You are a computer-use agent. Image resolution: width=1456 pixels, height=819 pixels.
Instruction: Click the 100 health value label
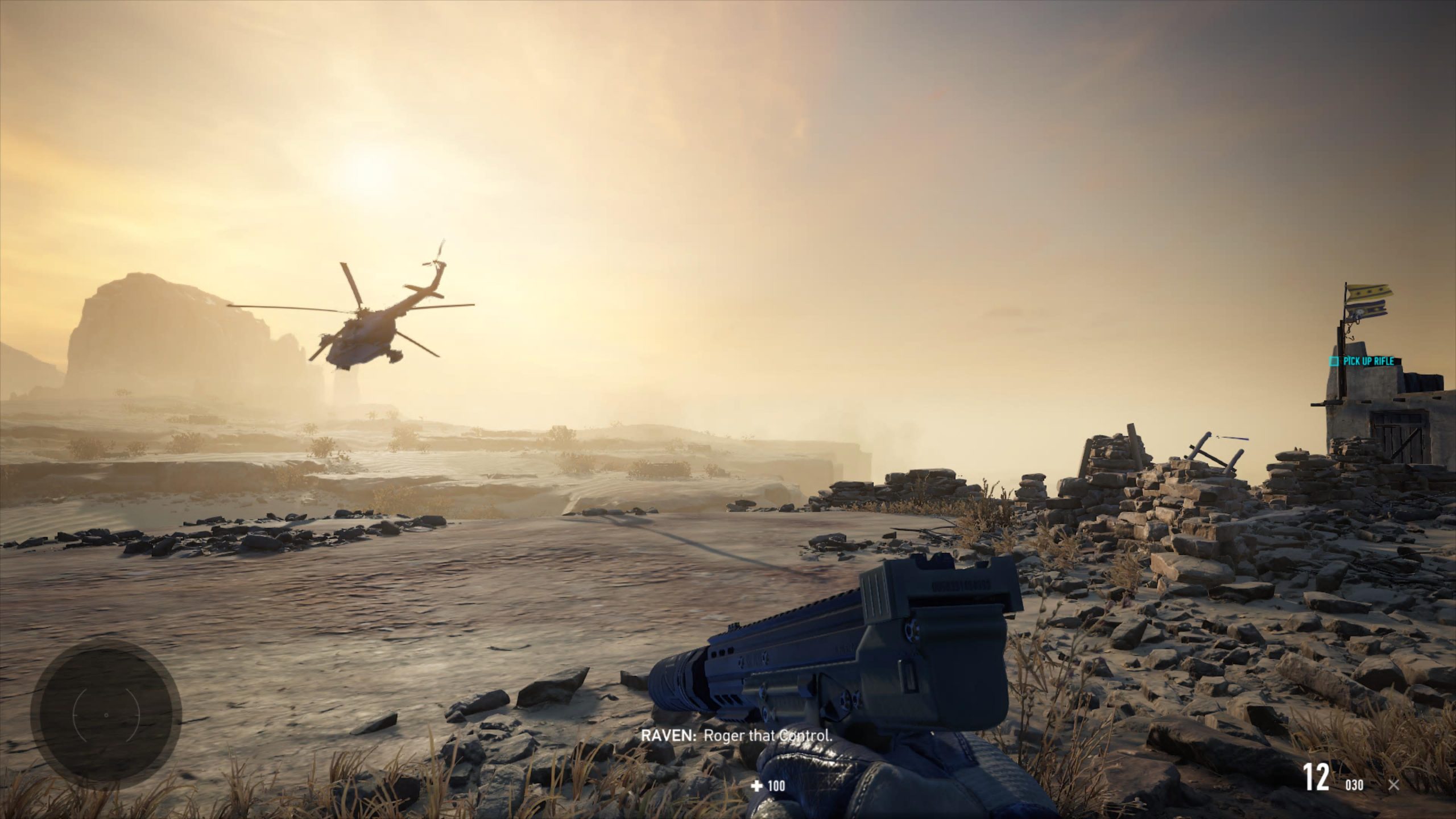[775, 786]
